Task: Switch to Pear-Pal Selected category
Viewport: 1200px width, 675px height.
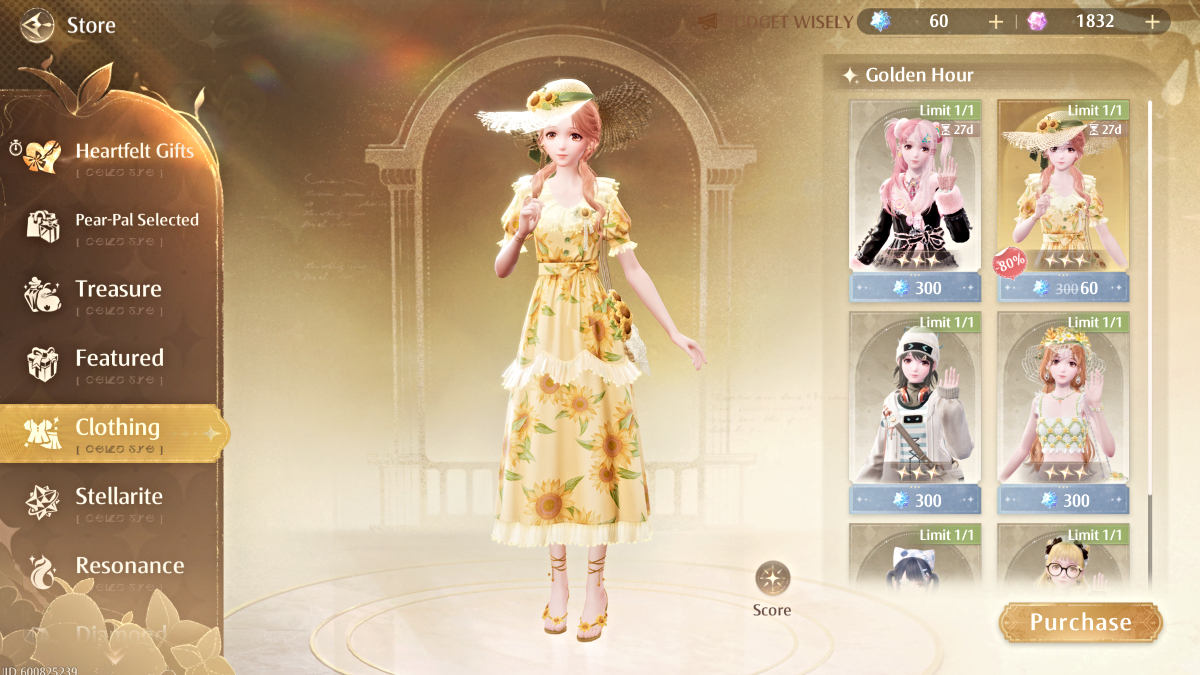Action: pos(136,220)
